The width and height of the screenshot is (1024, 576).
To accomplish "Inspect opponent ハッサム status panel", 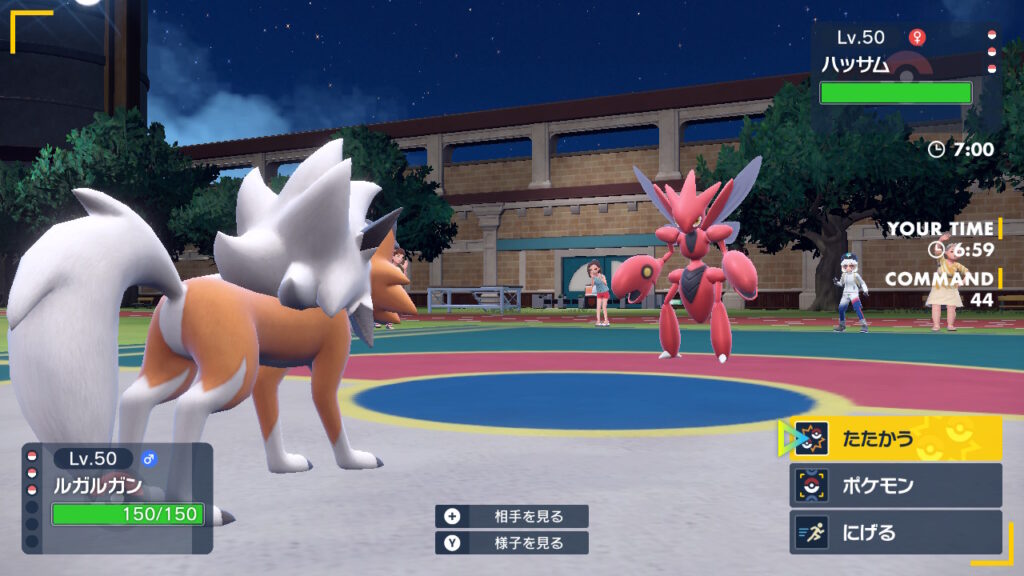I will pos(900,68).
